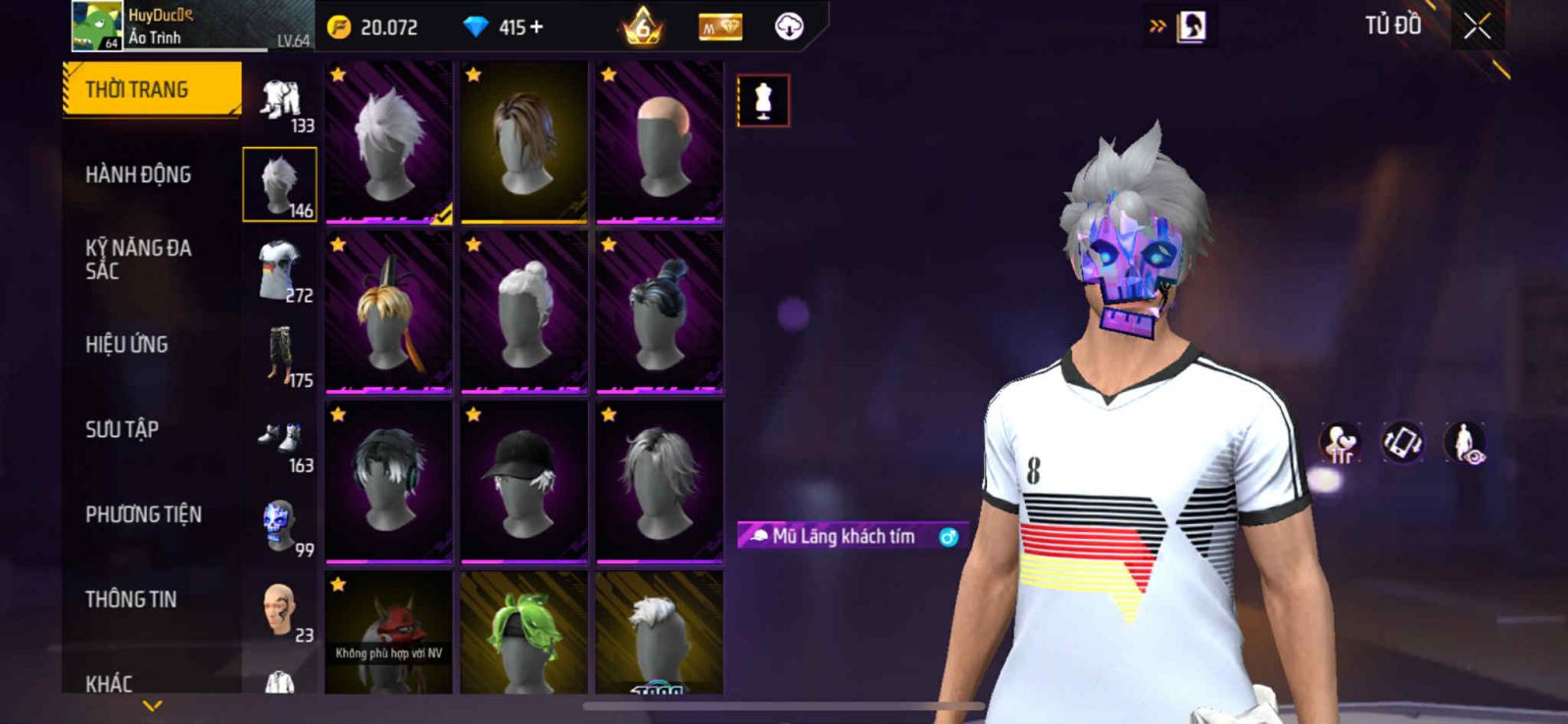Viewport: 1568px width, 724px height.
Task: Open the cloud download icon
Action: [789, 27]
